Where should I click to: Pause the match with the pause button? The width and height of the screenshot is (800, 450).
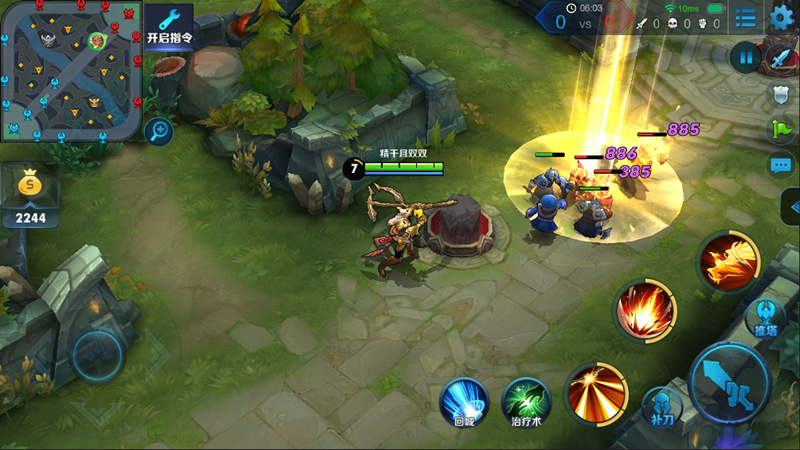746,58
